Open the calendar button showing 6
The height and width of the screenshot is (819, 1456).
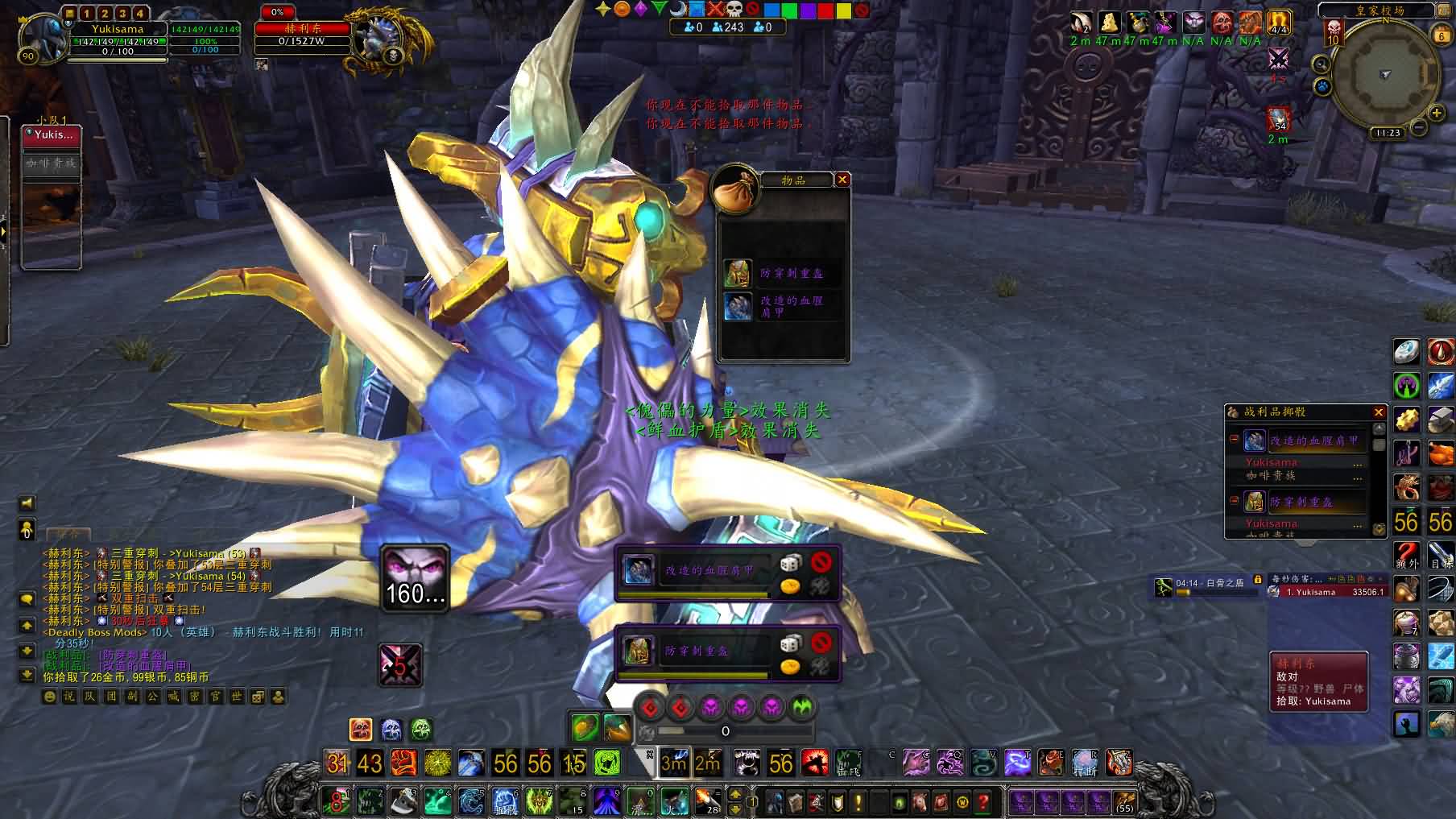pos(1442,35)
